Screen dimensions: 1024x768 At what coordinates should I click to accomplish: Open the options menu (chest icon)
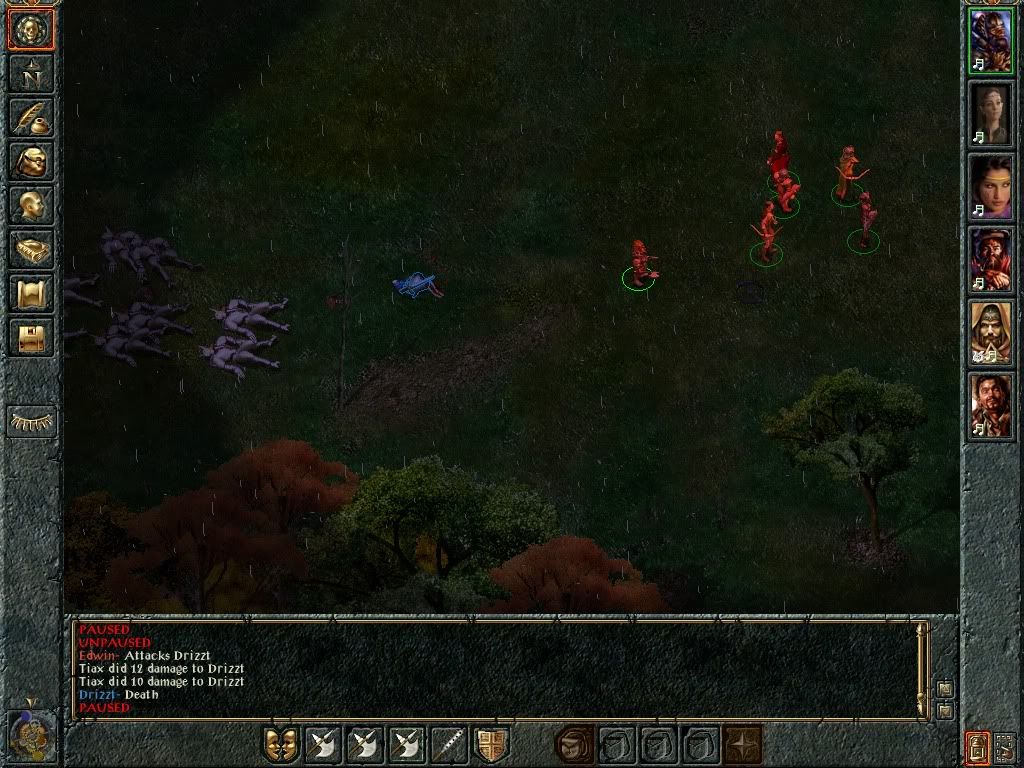[x=31, y=337]
